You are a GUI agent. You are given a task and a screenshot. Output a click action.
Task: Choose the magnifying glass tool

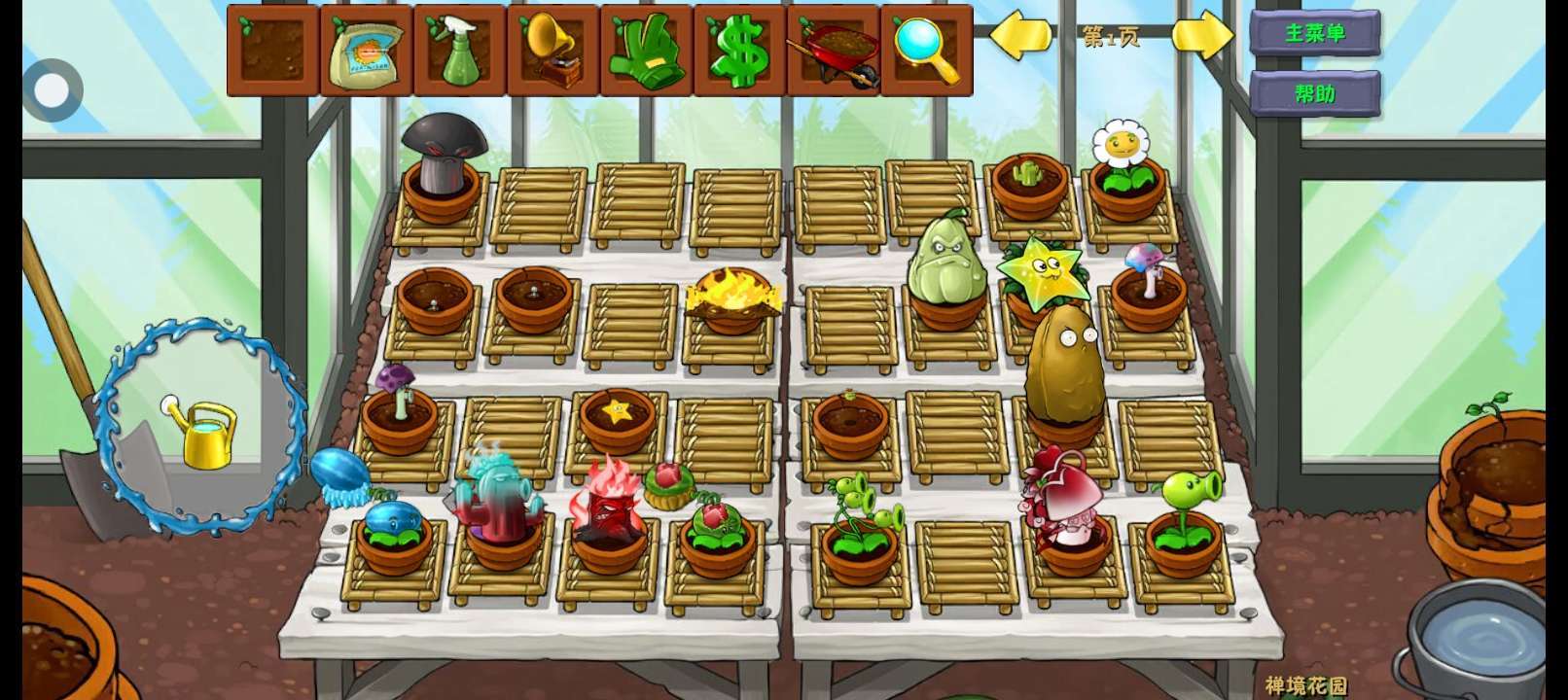pyautogui.click(x=926, y=51)
